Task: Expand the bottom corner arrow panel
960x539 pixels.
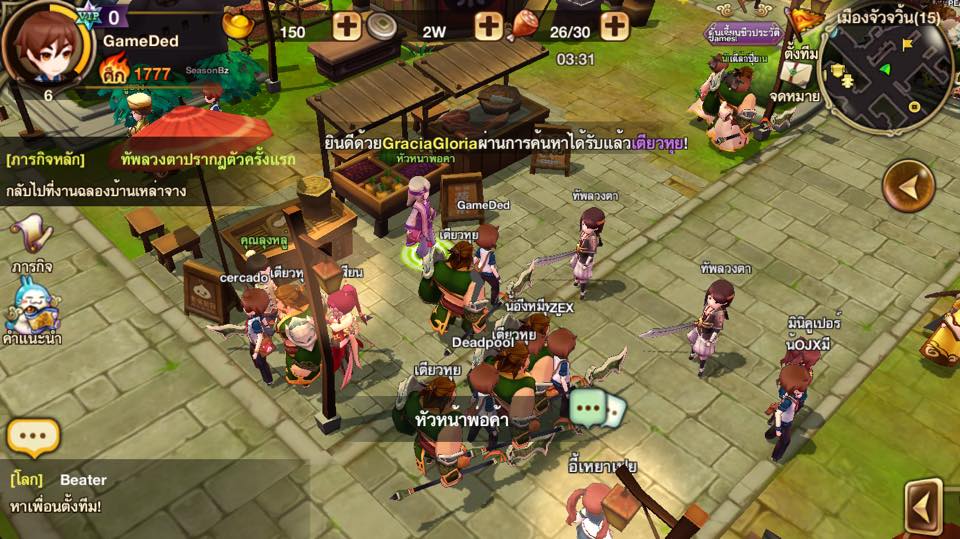Action: (924, 505)
